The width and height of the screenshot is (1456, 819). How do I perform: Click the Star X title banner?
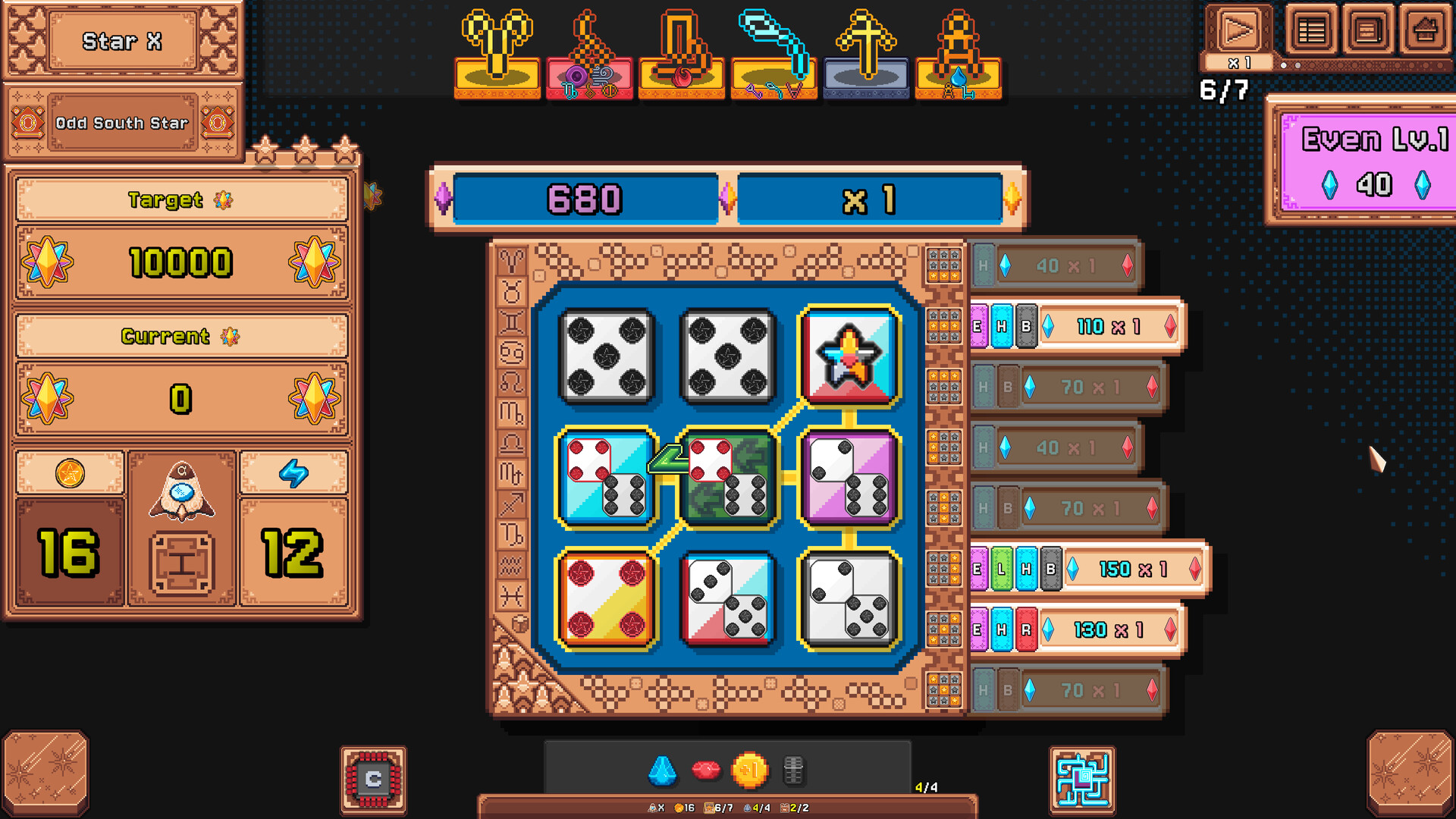[x=123, y=41]
